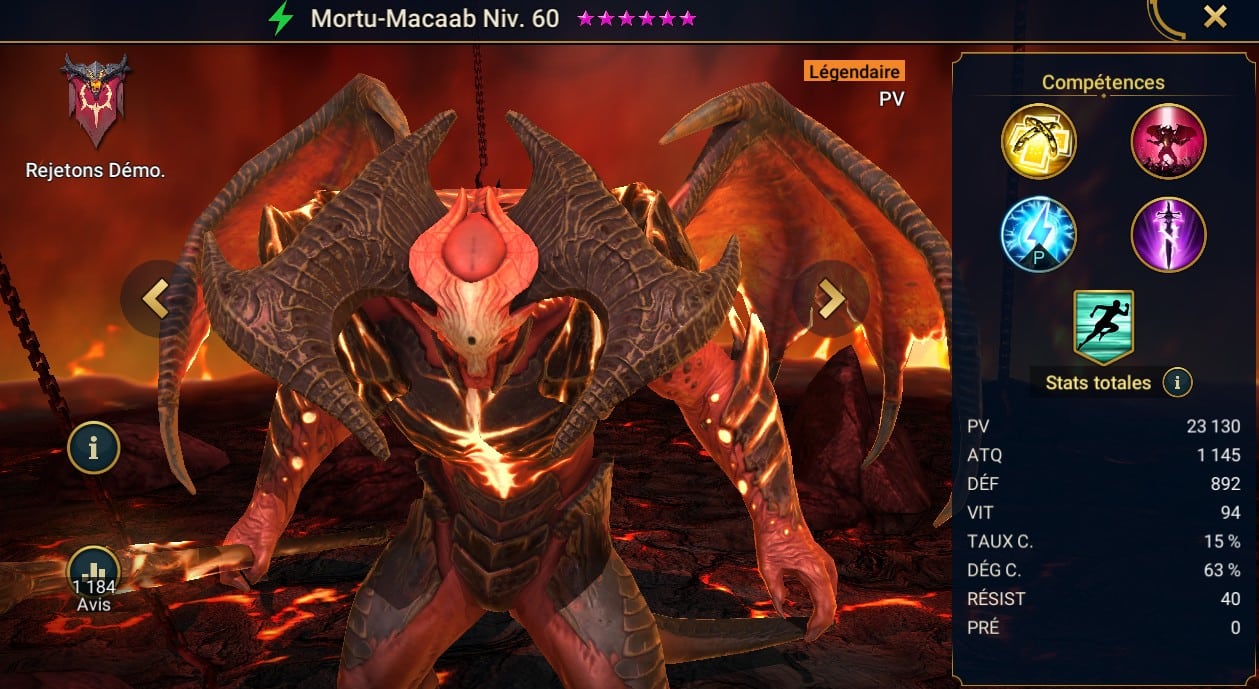Show the previous champion with left arrow

pyautogui.click(x=154, y=298)
